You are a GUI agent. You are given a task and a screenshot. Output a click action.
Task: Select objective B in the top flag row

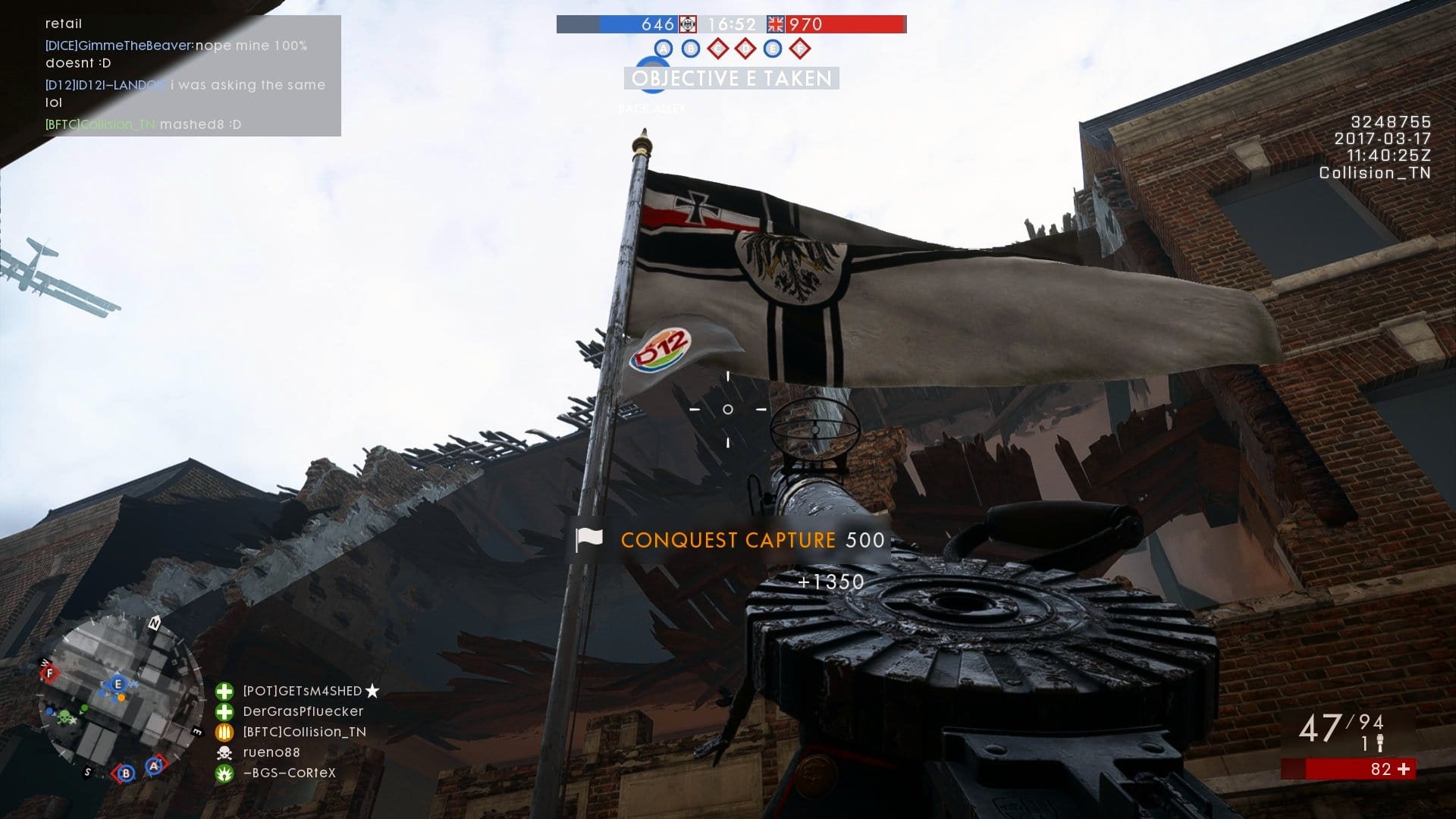[x=690, y=49]
